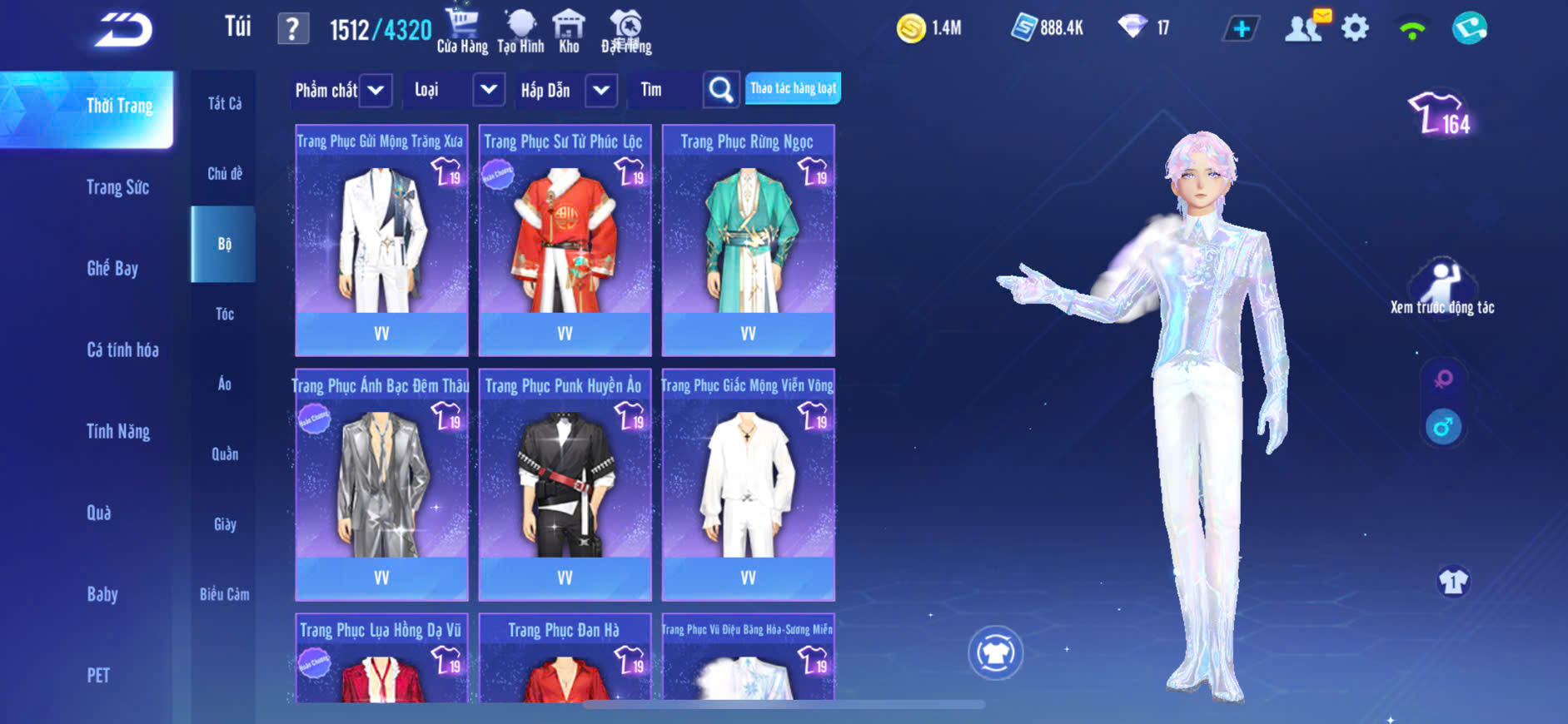Switch to the male gender icon

click(1443, 428)
